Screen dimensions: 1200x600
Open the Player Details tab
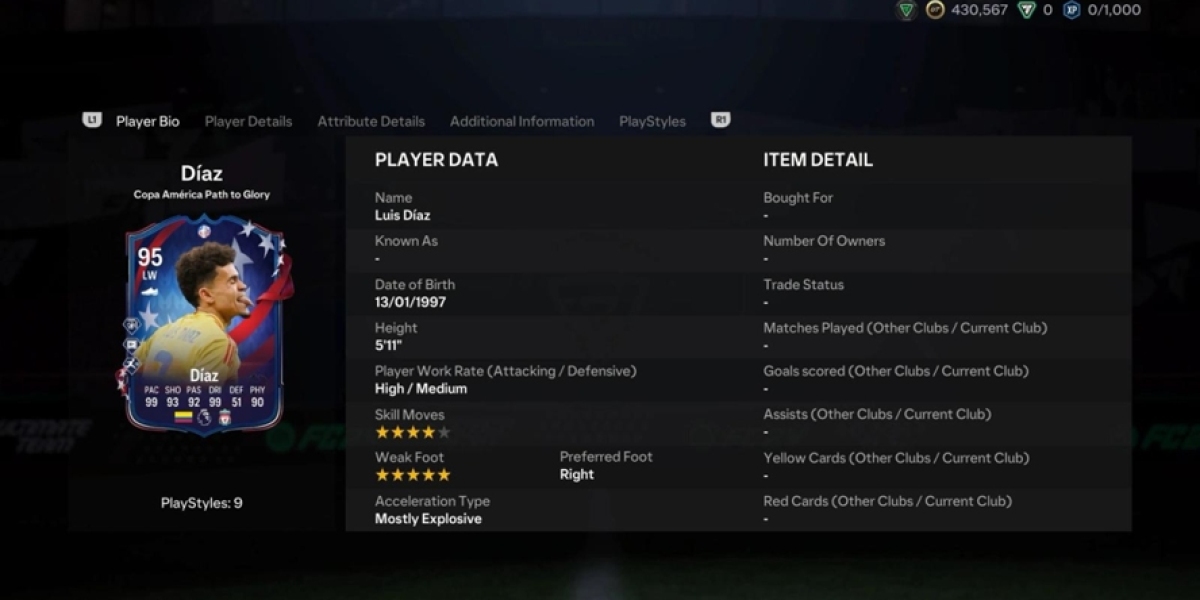[x=248, y=121]
